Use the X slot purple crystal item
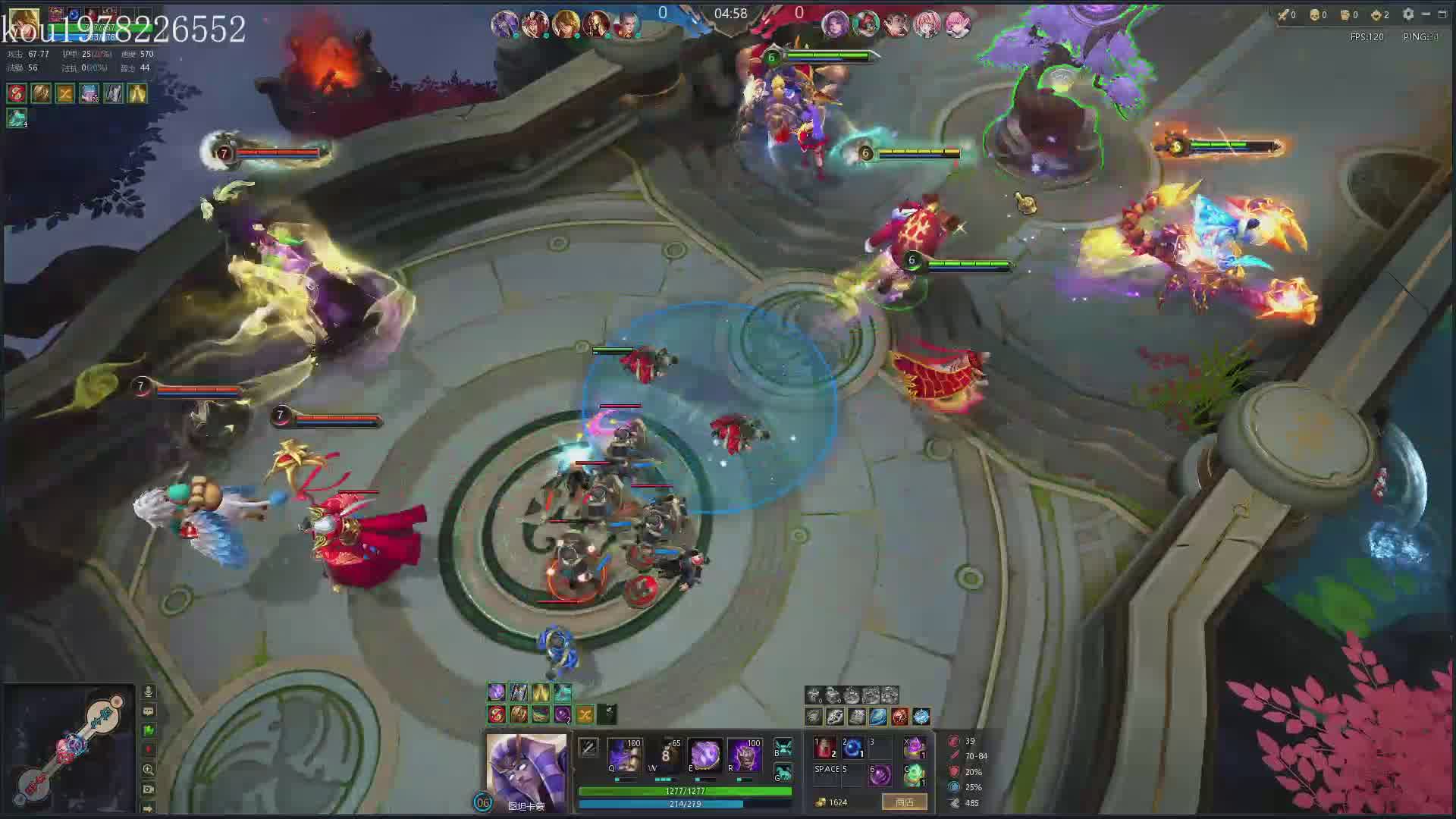This screenshot has width=1456, height=819. click(915, 748)
